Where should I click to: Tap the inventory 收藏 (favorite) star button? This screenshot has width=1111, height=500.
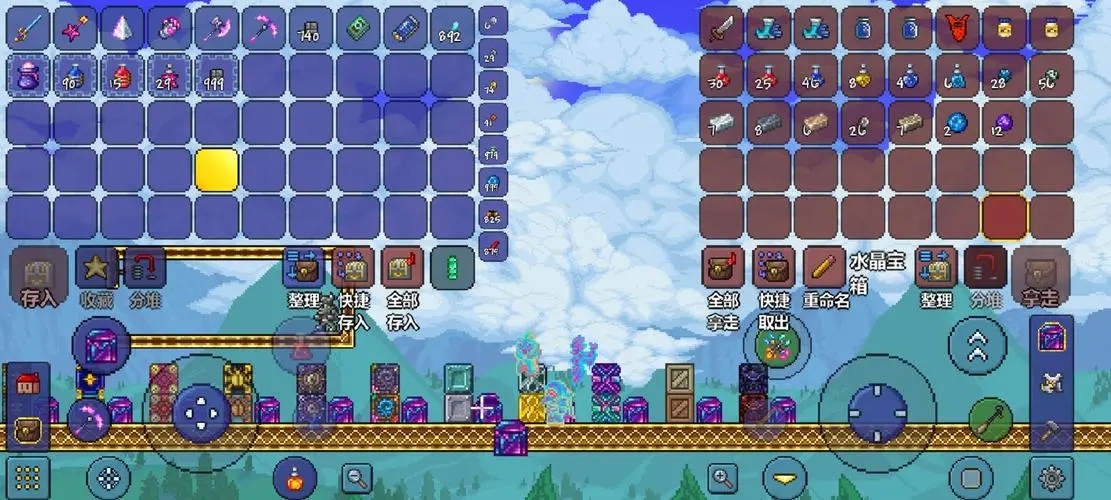97,269
